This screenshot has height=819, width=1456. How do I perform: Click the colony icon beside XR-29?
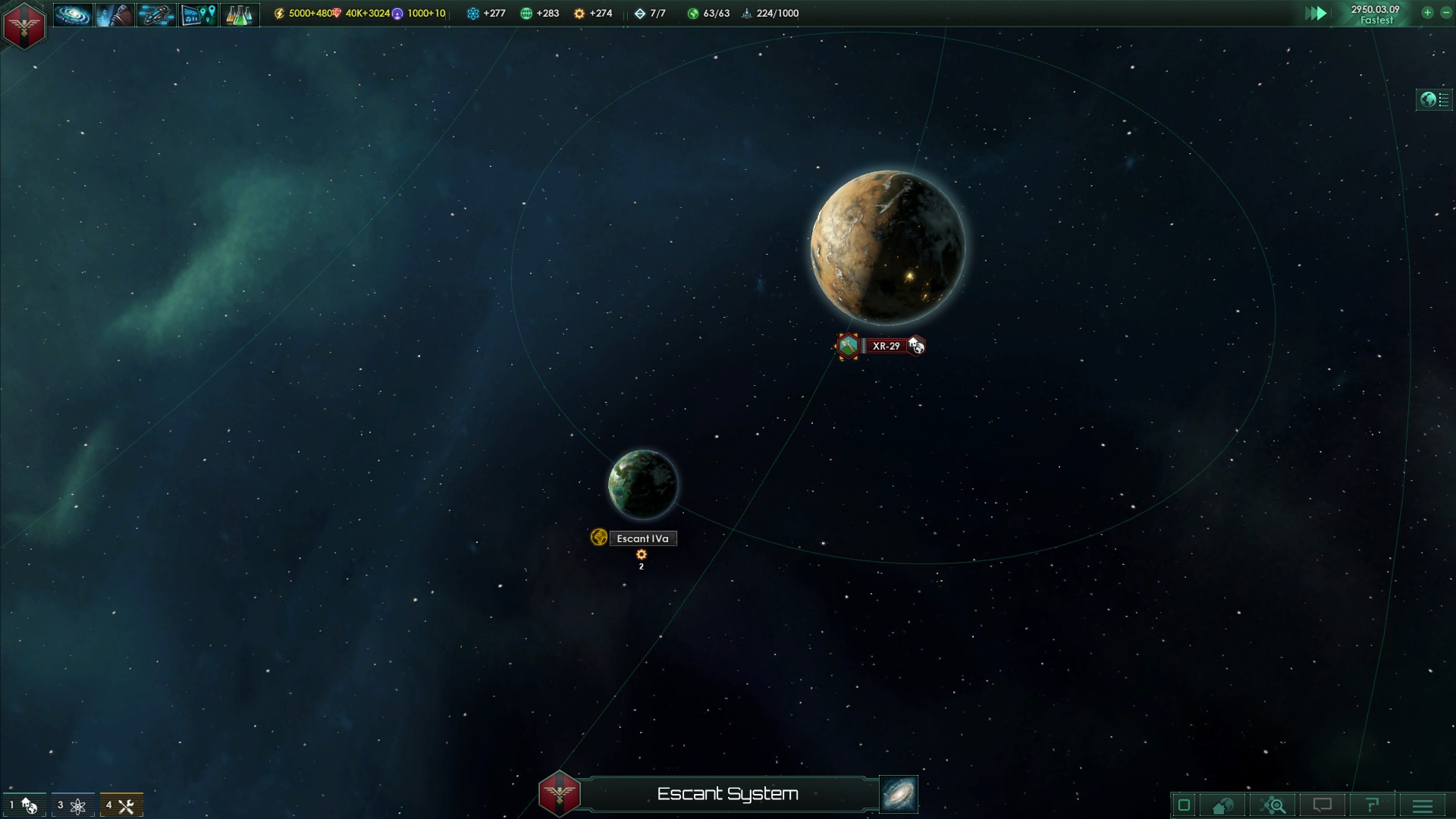848,346
